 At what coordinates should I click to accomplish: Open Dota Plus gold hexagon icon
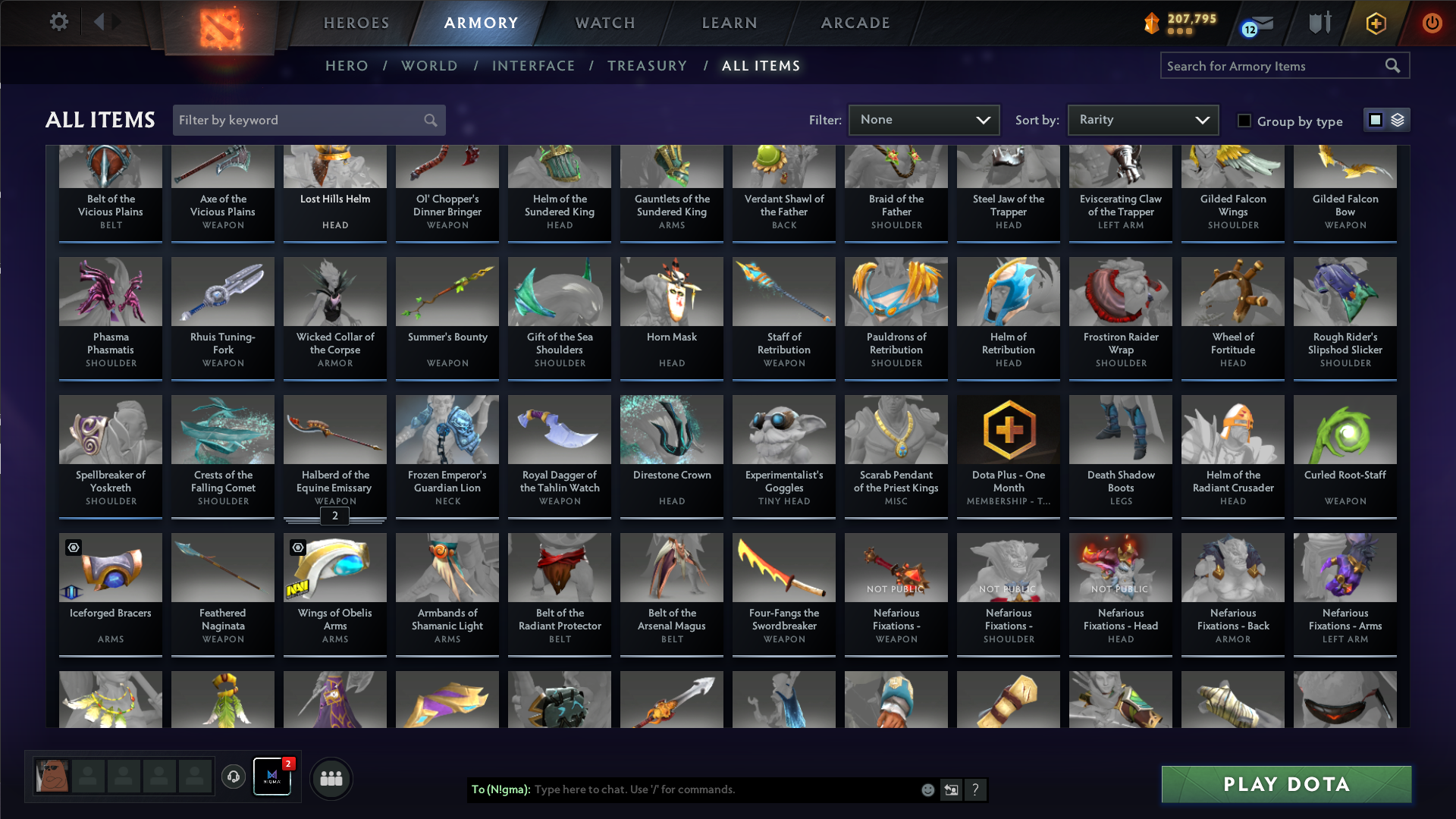pyautogui.click(x=1375, y=23)
